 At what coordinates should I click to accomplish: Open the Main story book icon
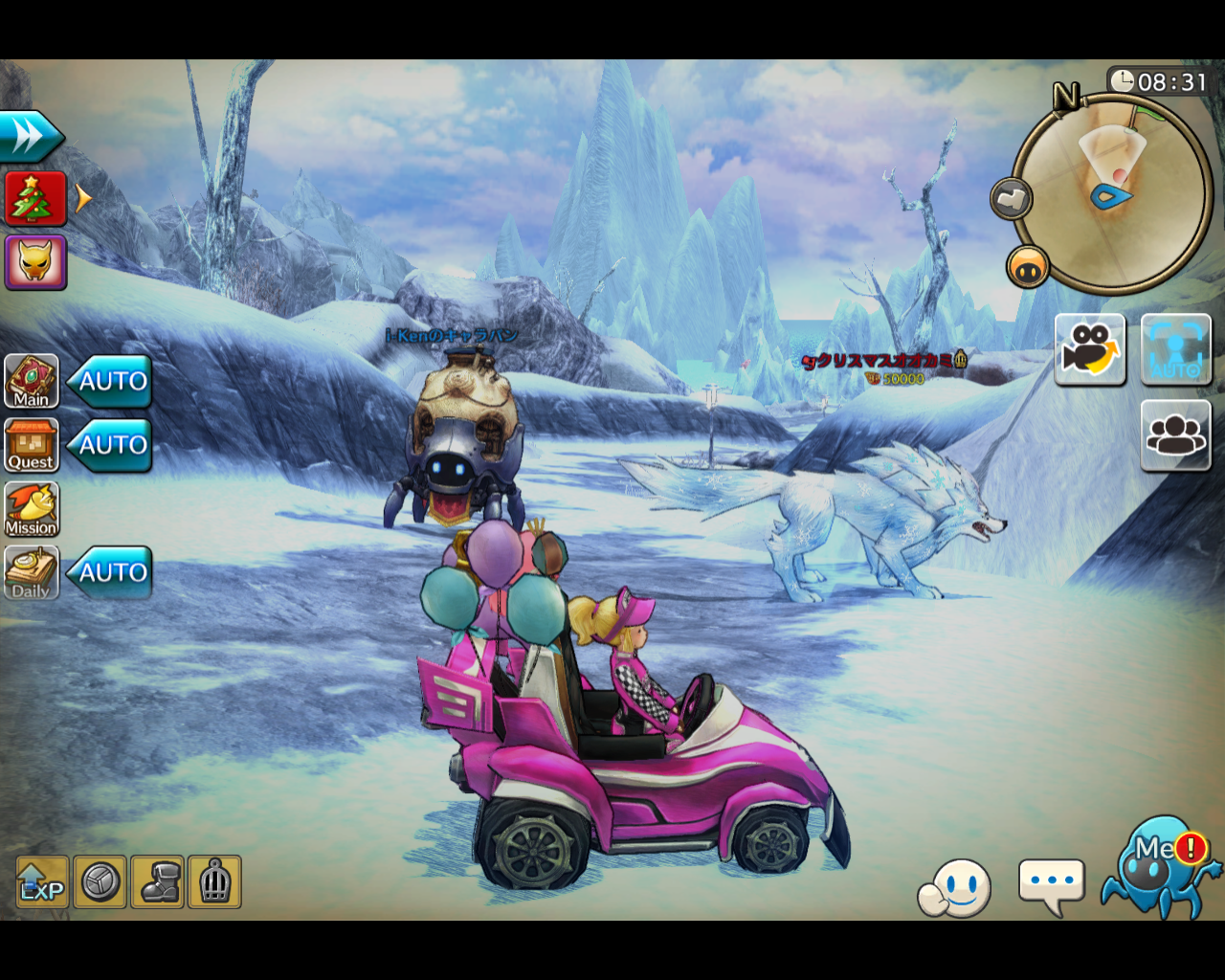pyautogui.click(x=32, y=381)
